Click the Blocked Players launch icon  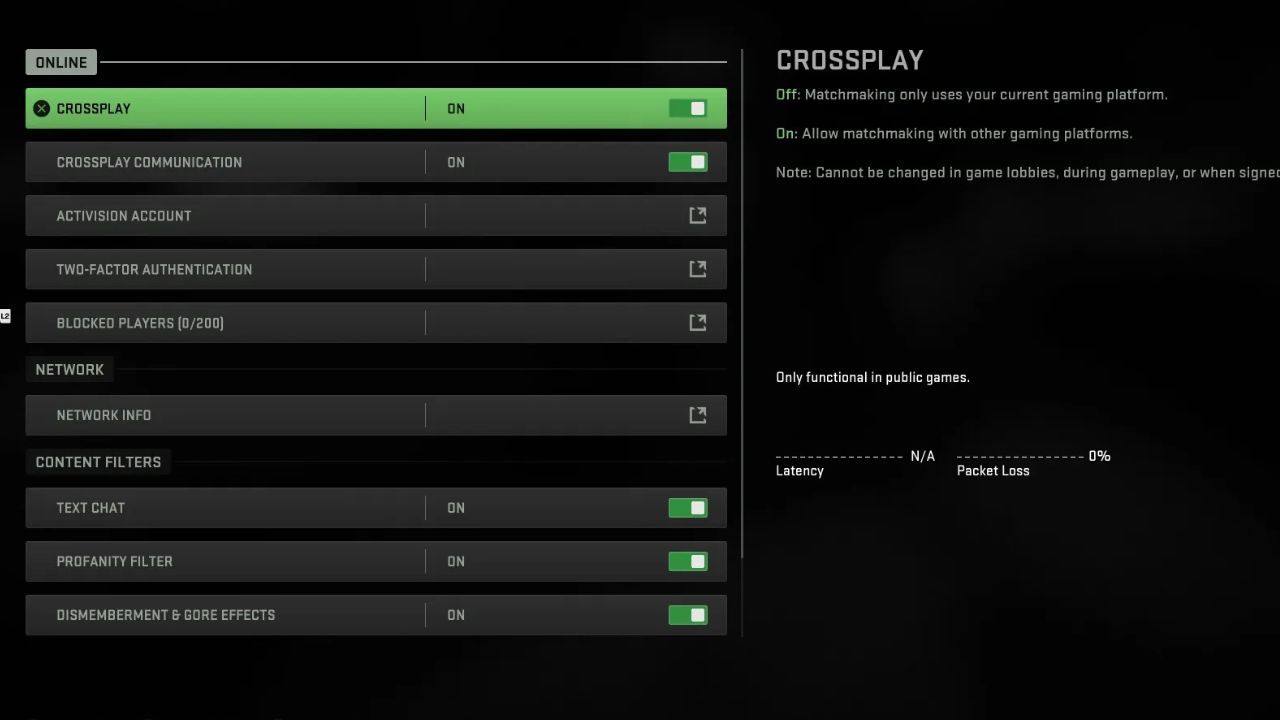[698, 322]
